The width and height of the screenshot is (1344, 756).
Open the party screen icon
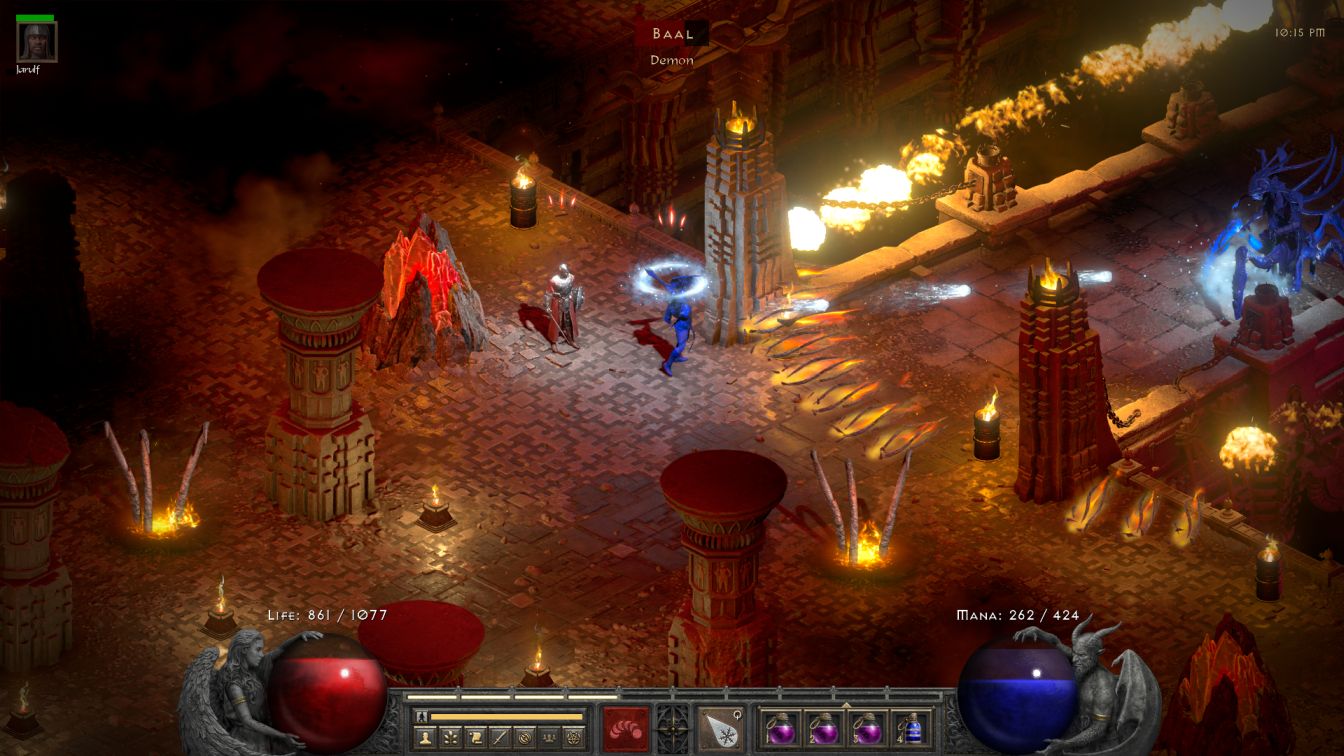coord(550,738)
